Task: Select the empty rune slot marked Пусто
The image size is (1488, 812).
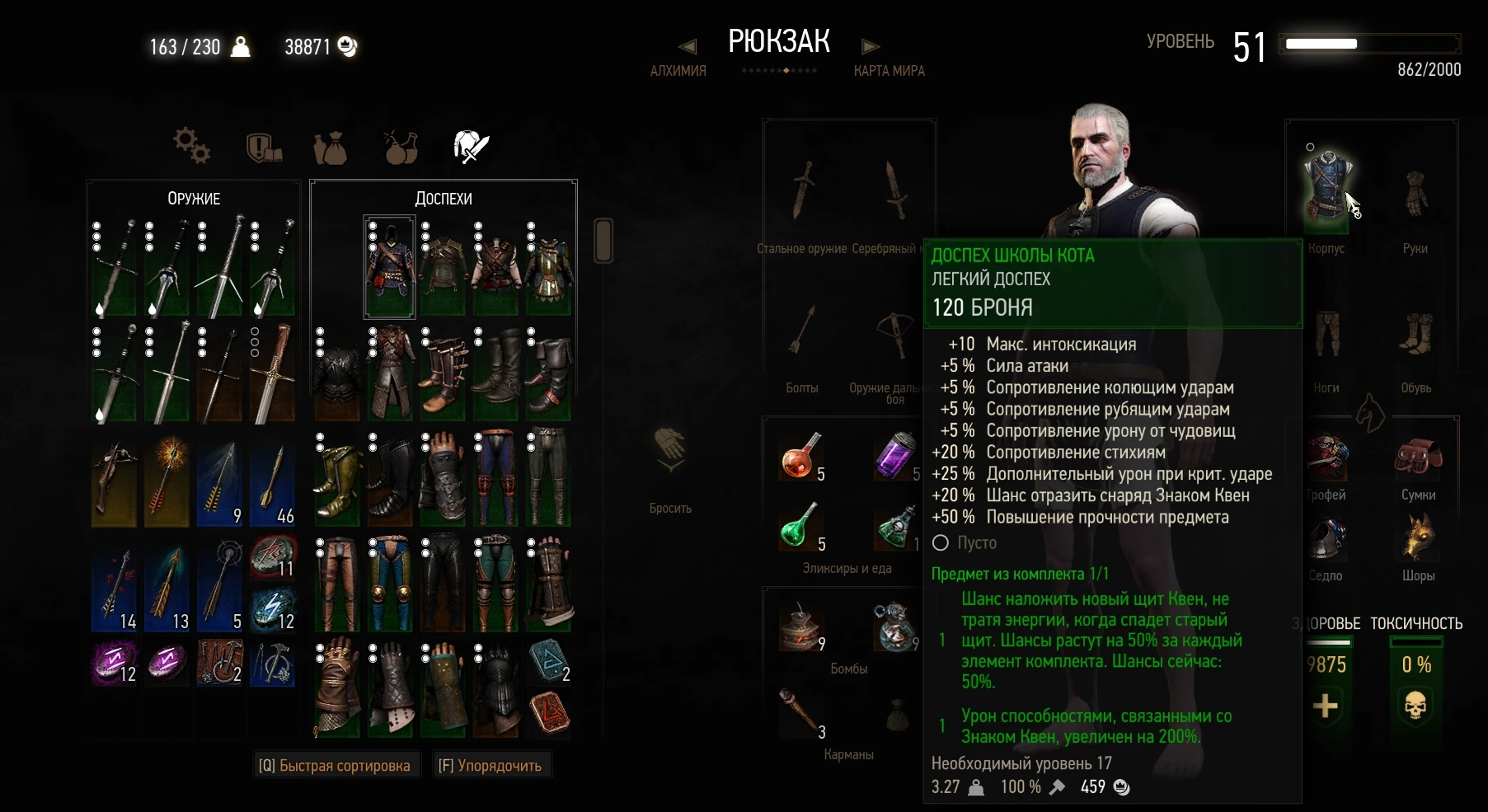Action: point(941,543)
